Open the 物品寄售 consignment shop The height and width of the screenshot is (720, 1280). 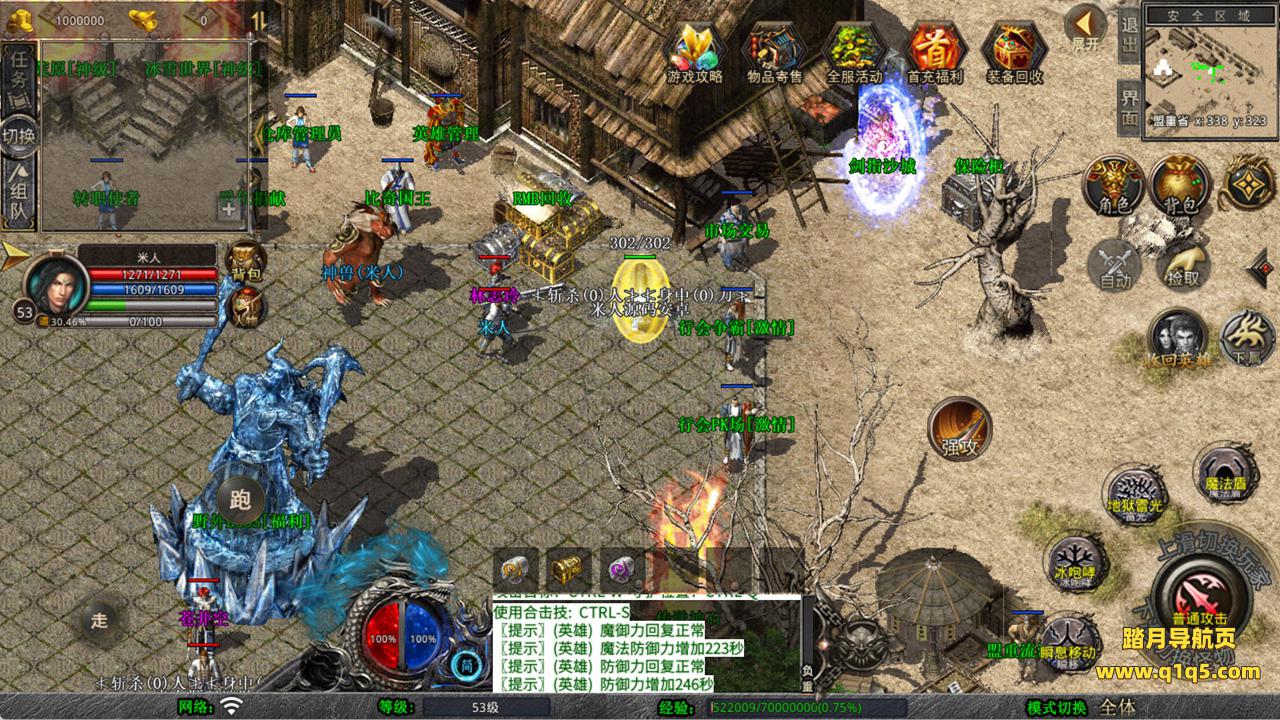[x=775, y=50]
